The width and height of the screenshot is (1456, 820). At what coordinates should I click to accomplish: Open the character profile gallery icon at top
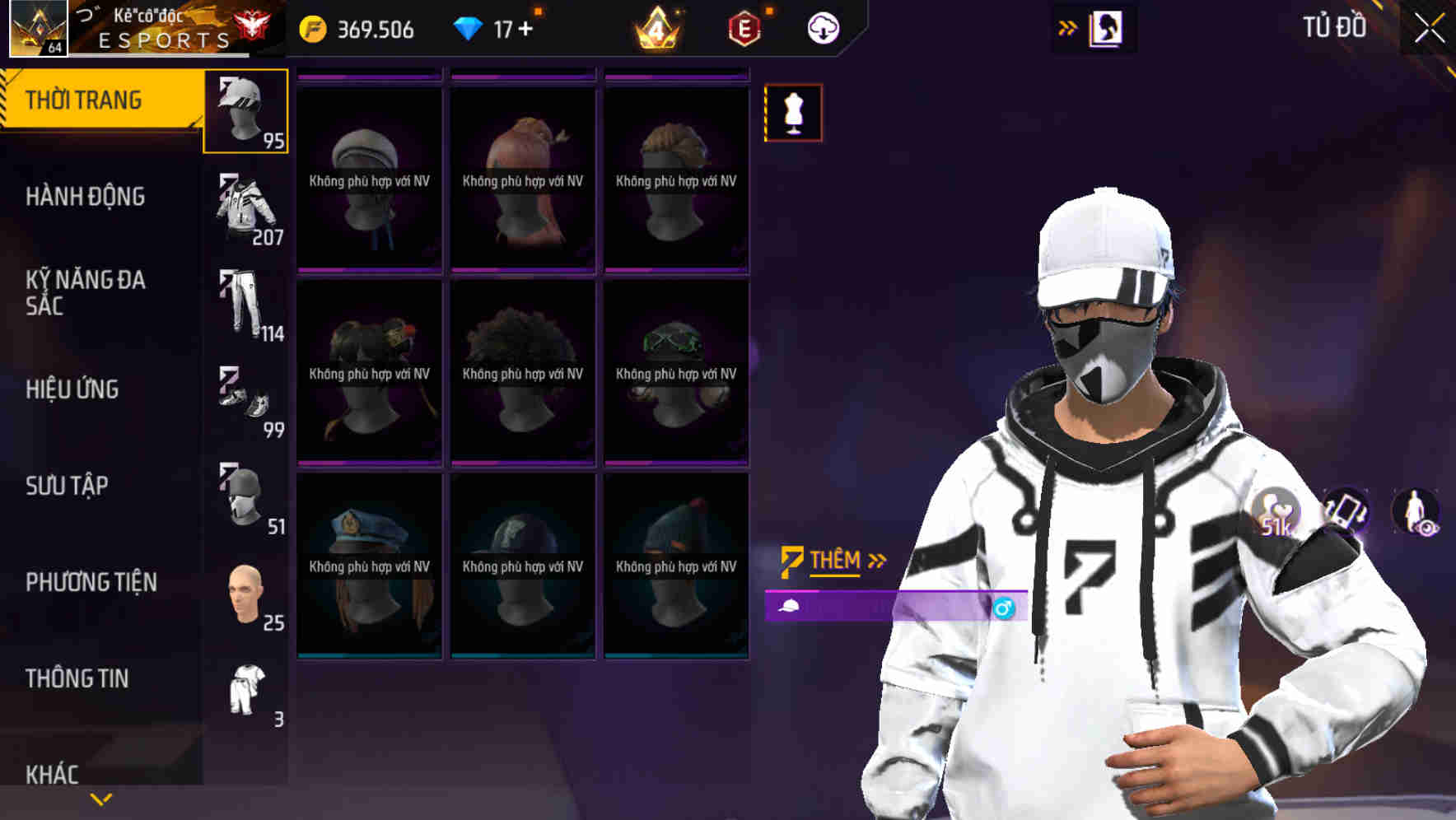(x=1105, y=27)
